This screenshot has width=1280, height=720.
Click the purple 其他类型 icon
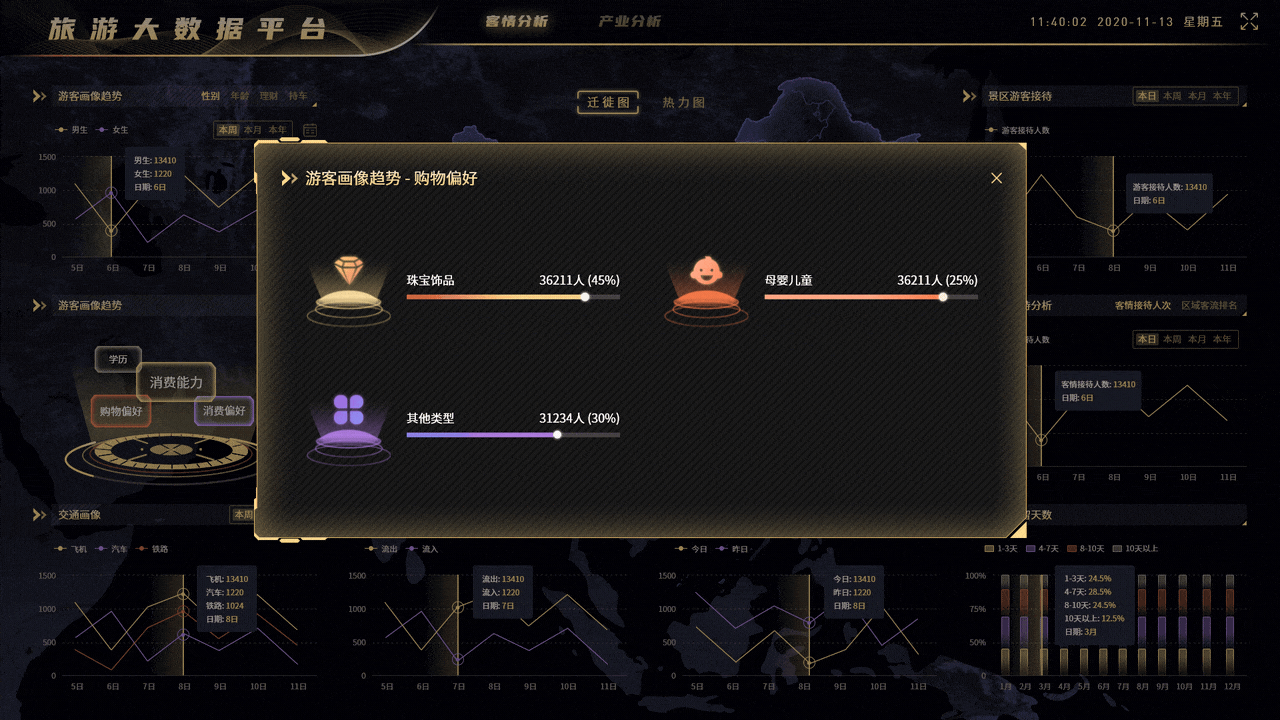pyautogui.click(x=349, y=421)
